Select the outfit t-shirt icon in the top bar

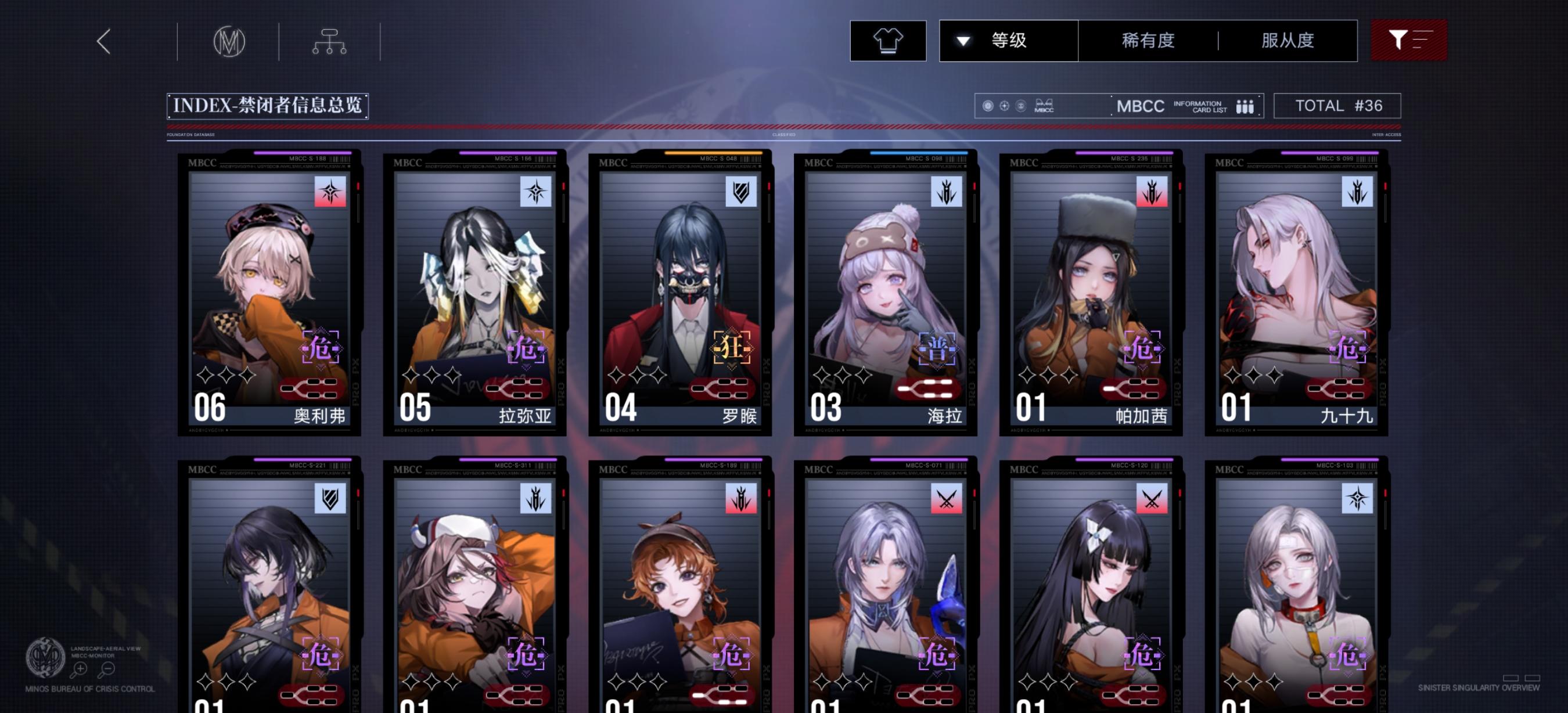pos(888,40)
